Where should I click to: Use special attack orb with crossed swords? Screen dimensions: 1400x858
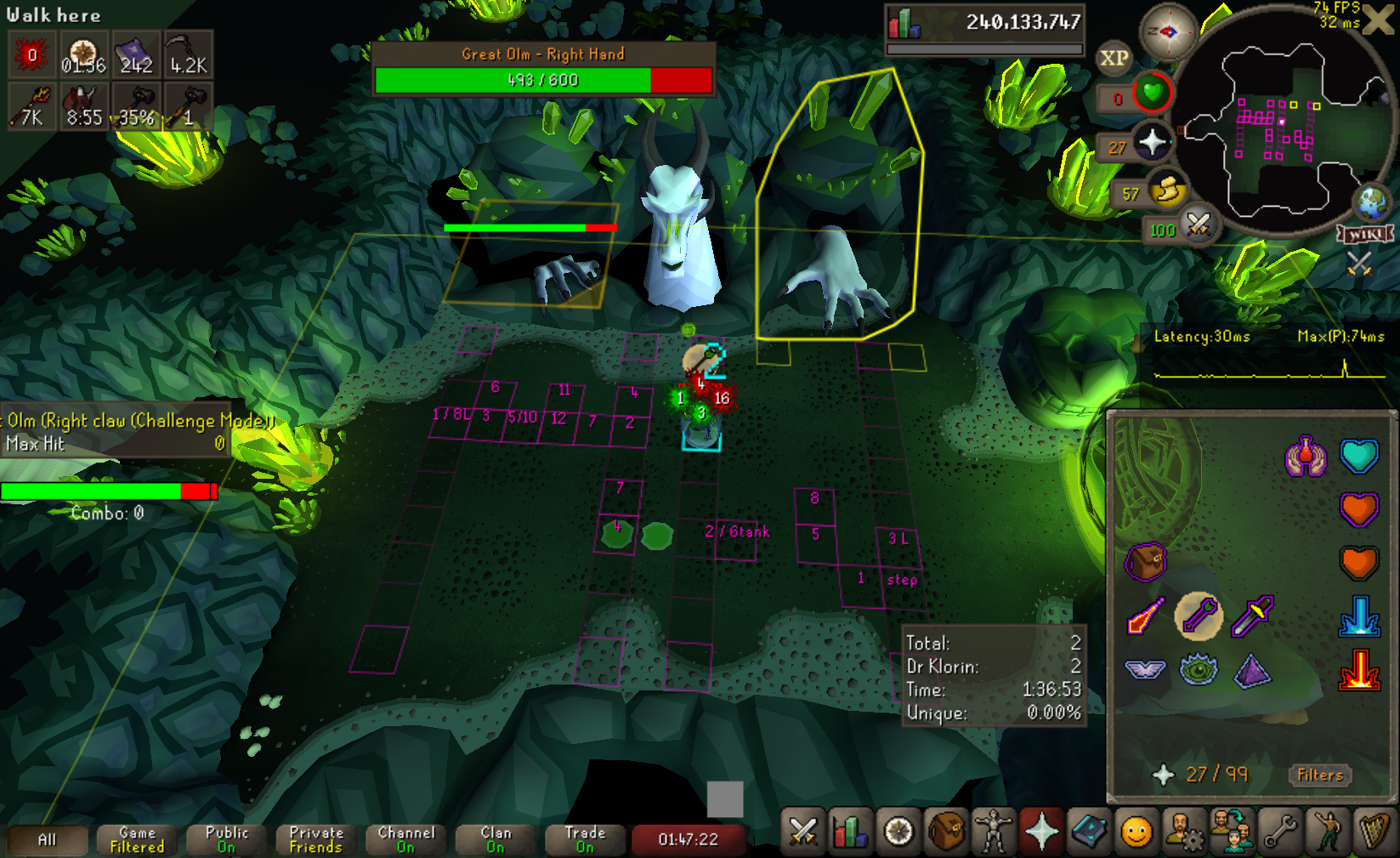pyautogui.click(x=1198, y=224)
